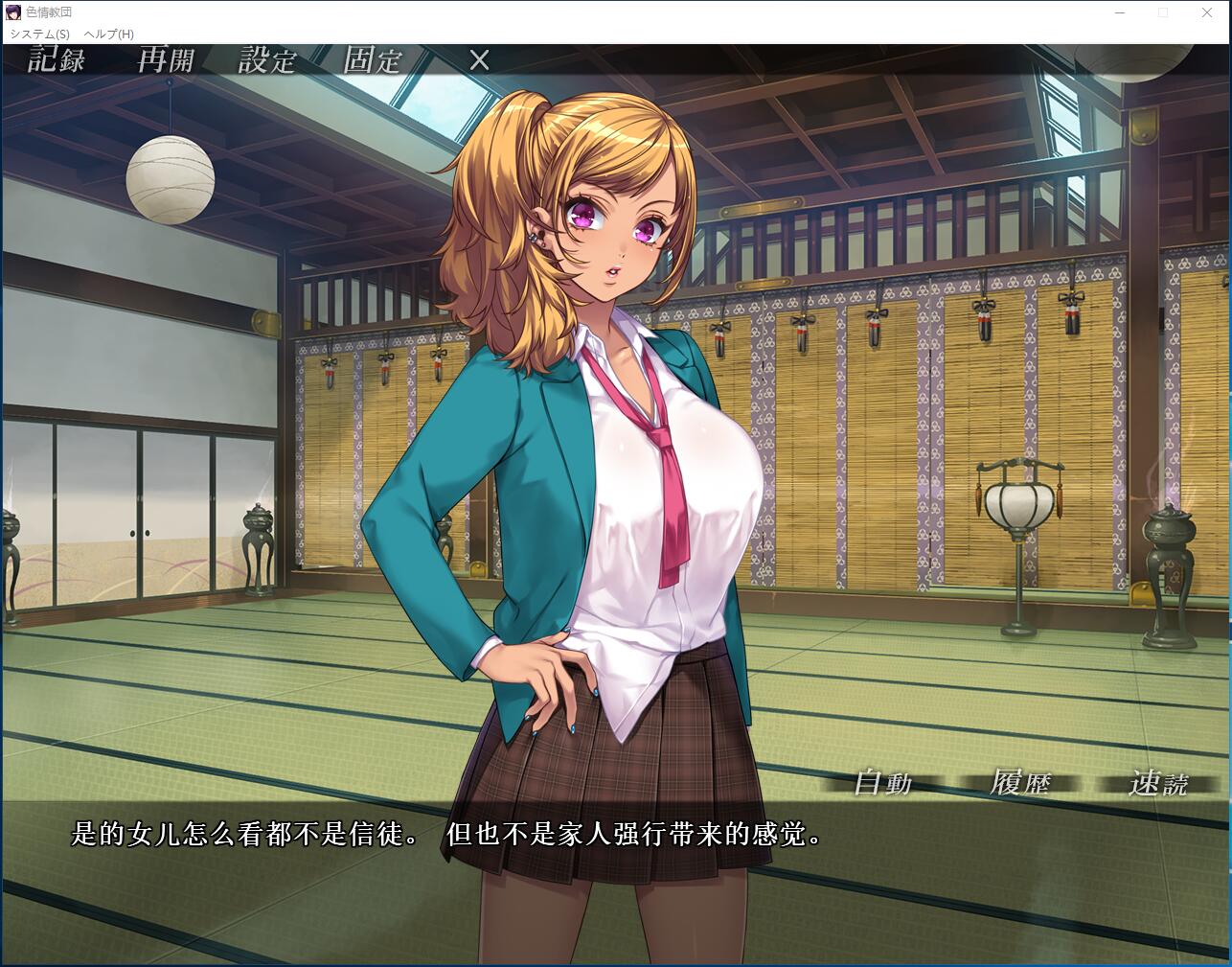Select 記録 to quick-save progress
This screenshot has height=967, width=1232.
[x=57, y=60]
